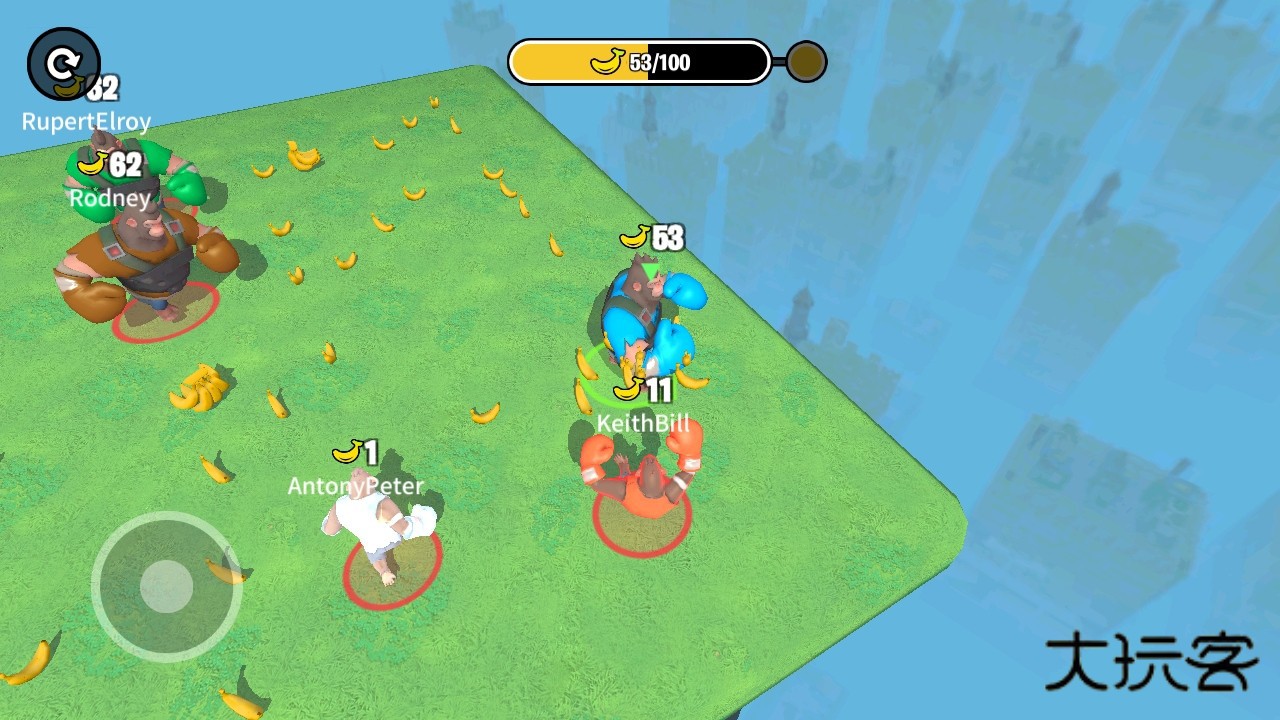The image size is (1280, 720).
Task: Touch the virtual joystick thumb pad
Action: coord(166,586)
